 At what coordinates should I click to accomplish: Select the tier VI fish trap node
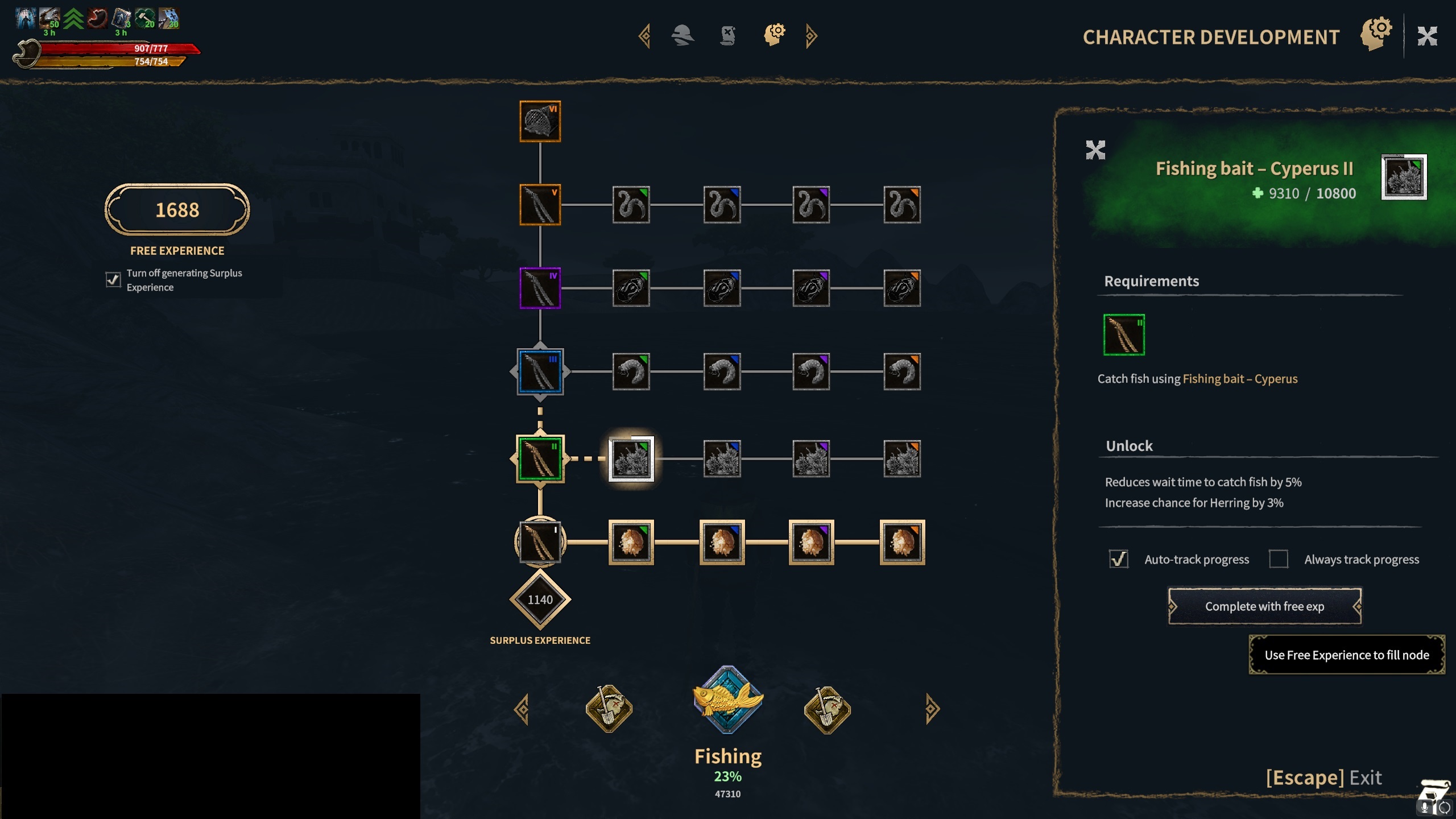tap(540, 121)
